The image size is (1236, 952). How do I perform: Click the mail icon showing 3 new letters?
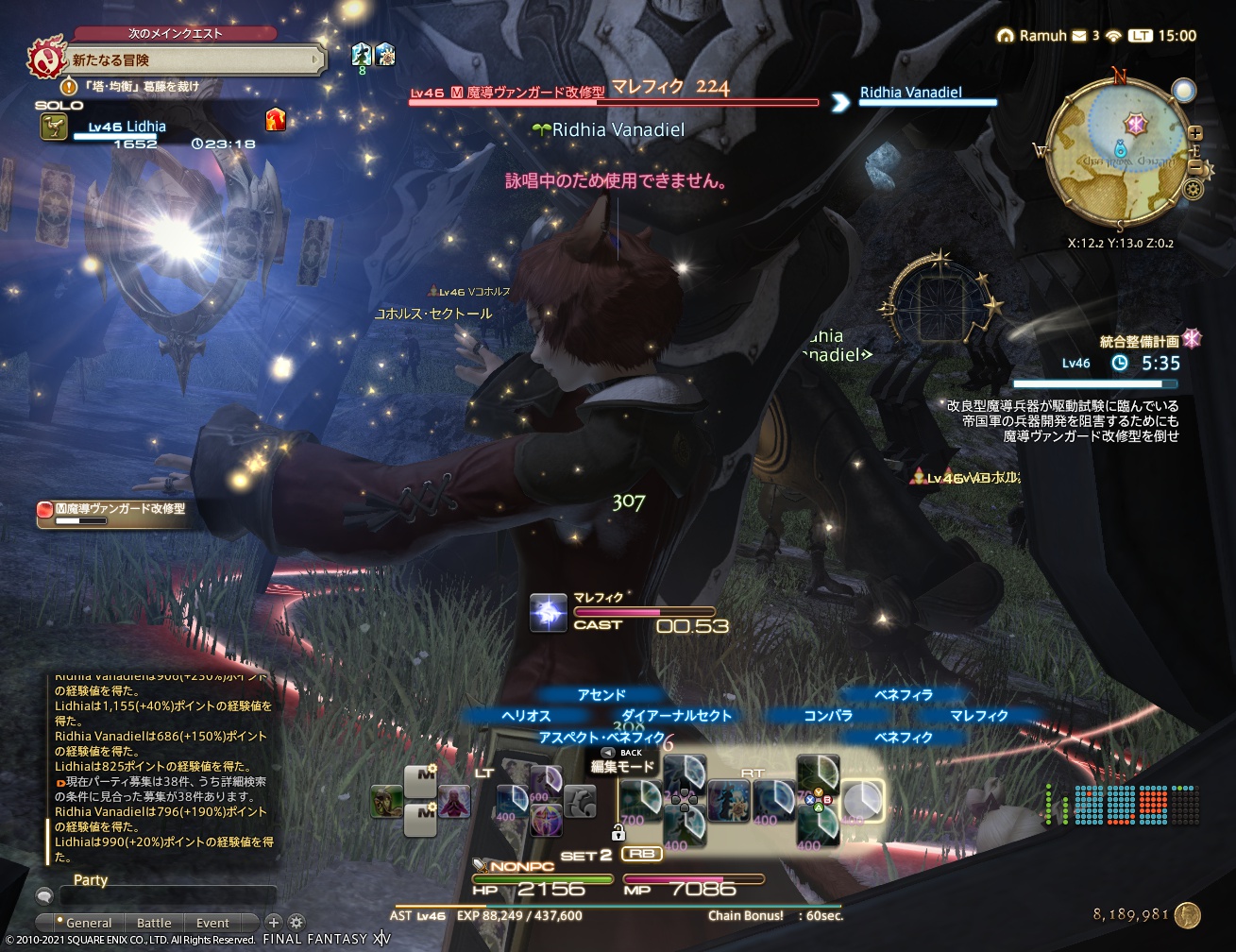(x=1078, y=35)
